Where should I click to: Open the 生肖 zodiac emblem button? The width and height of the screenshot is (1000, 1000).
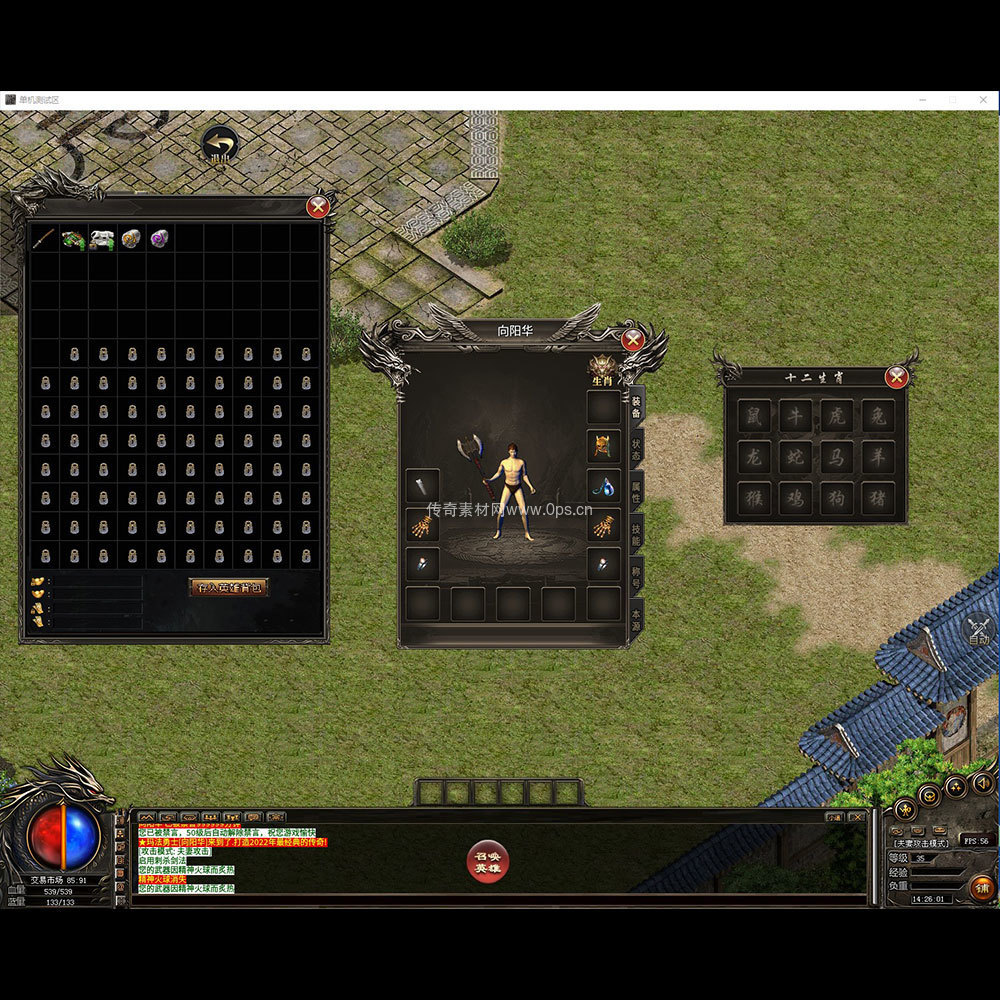pyautogui.click(x=602, y=369)
